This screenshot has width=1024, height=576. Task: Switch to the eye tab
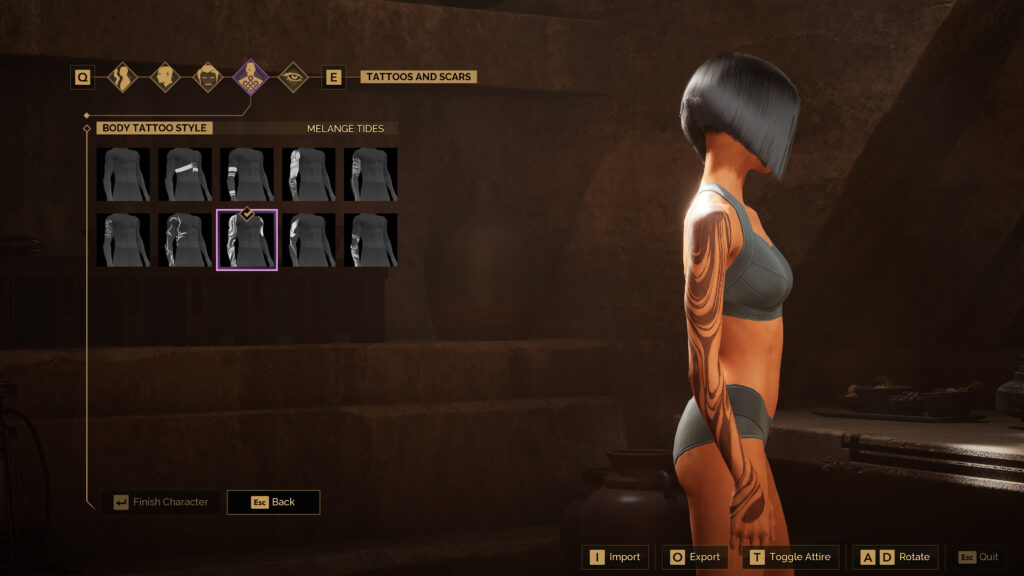(x=292, y=77)
